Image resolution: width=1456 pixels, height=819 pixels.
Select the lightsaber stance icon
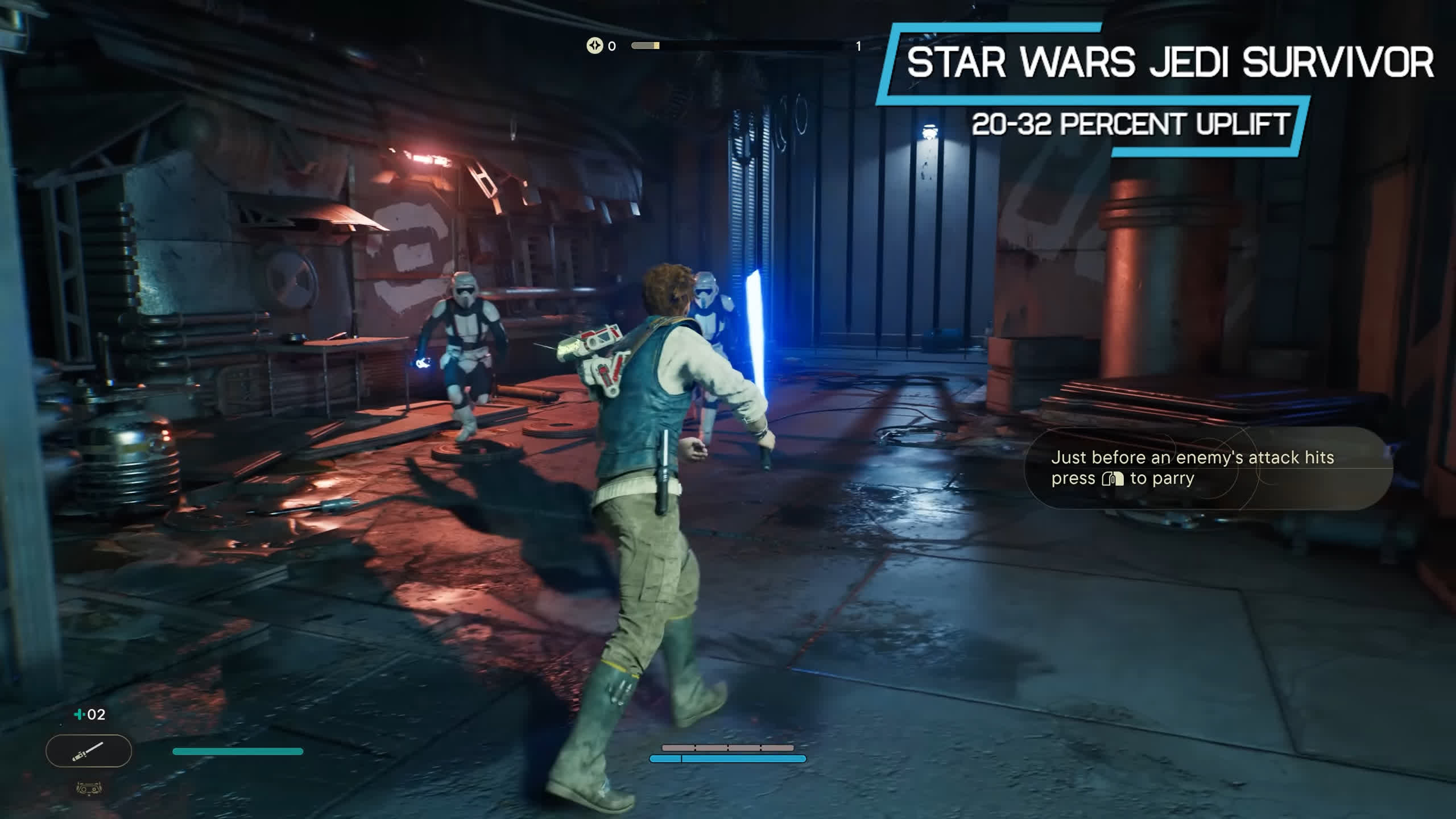click(x=88, y=751)
